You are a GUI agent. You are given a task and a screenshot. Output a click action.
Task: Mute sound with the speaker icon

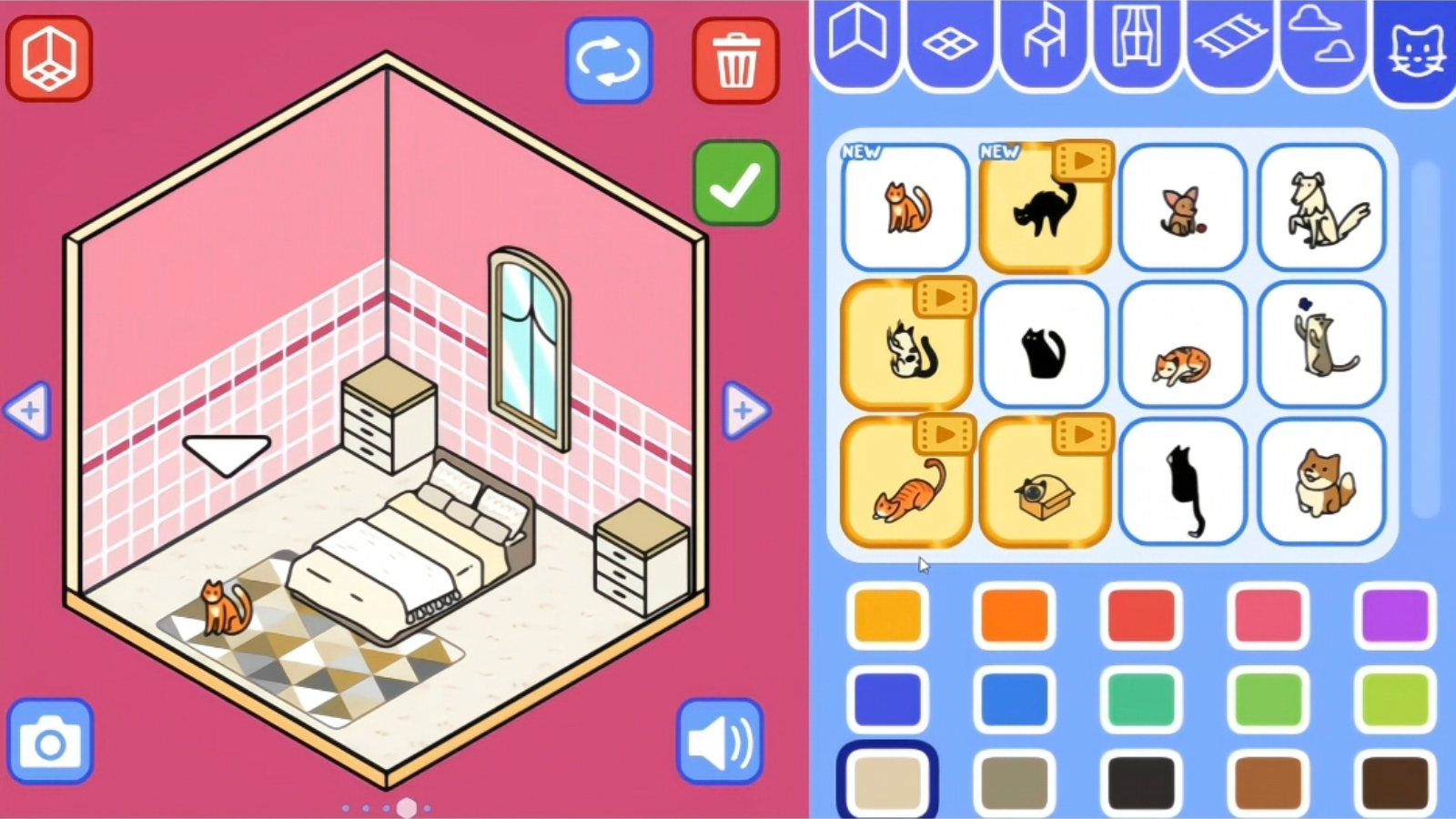(719, 743)
